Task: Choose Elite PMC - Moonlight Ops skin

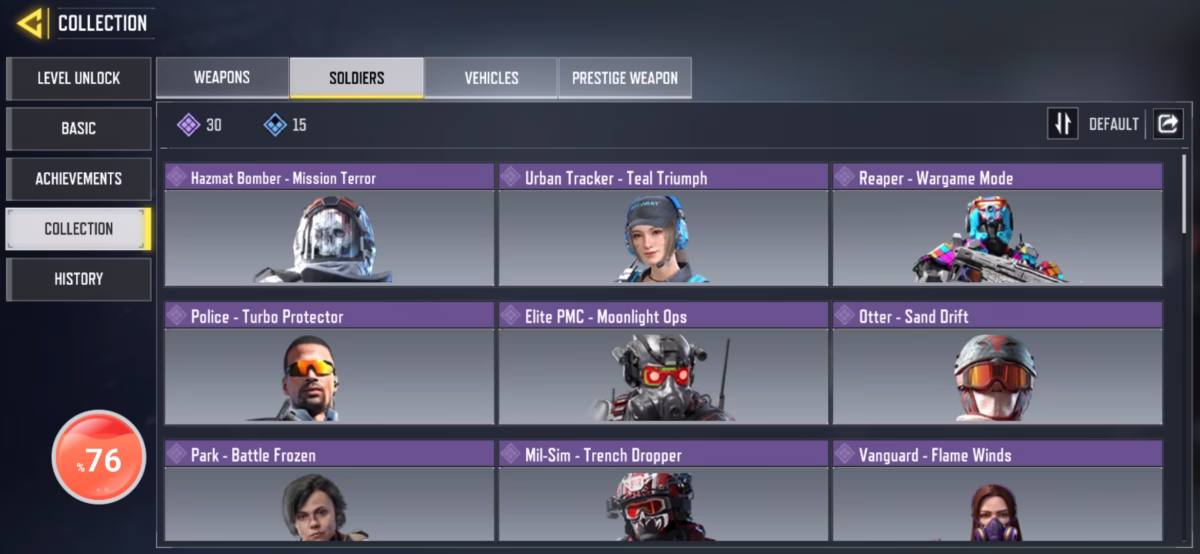Action: coord(663,363)
